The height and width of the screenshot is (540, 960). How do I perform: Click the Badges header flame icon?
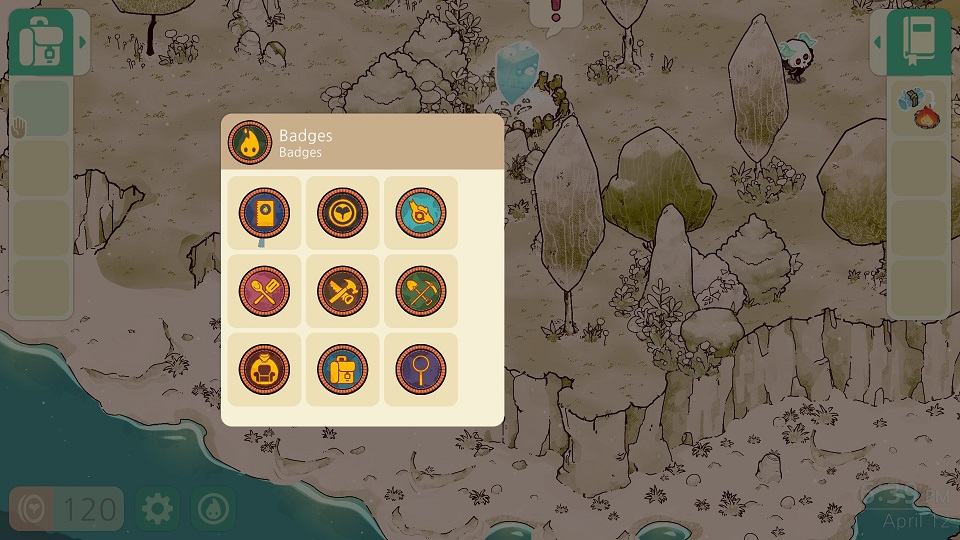coord(248,143)
